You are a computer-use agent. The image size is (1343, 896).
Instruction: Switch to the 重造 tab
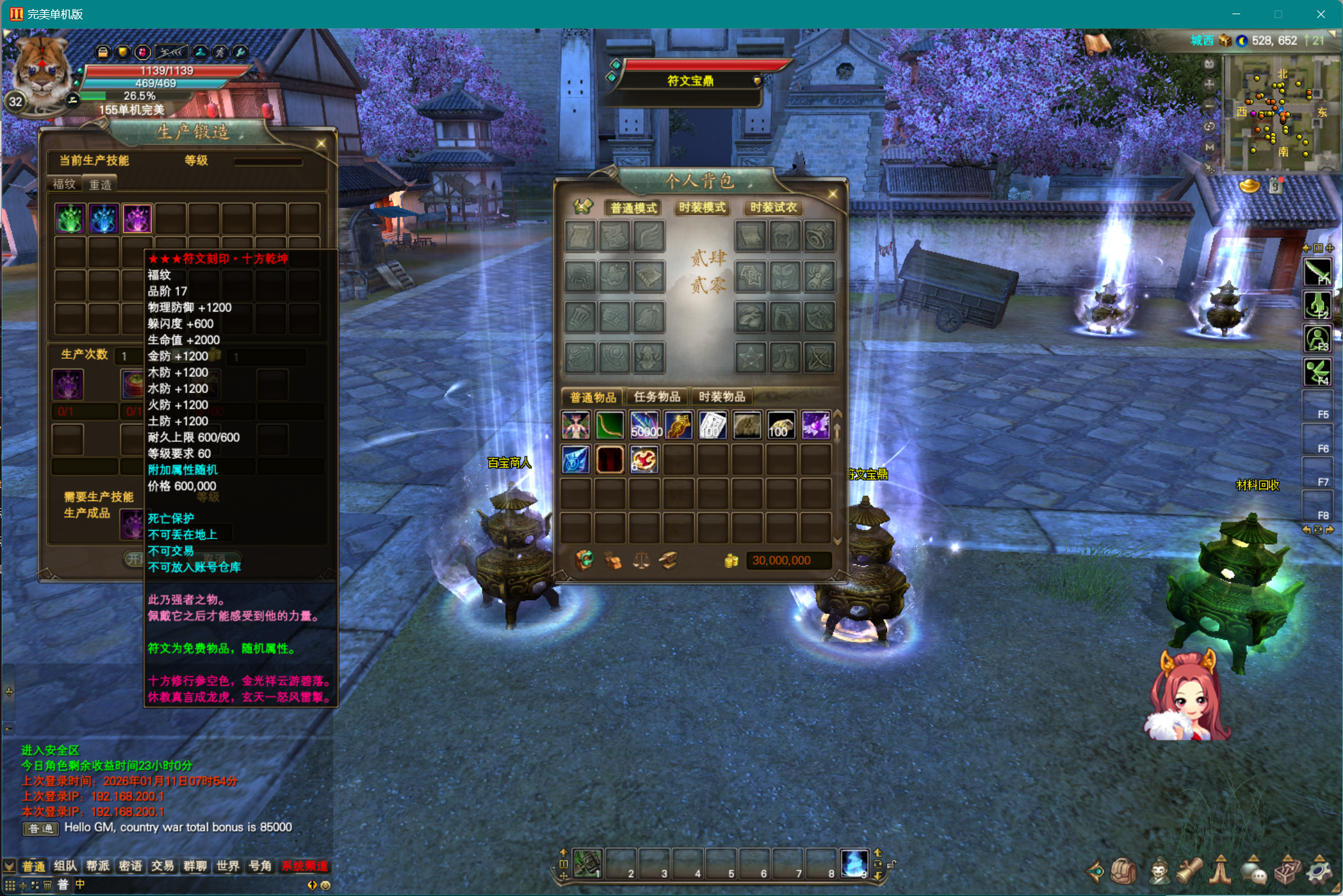click(x=100, y=184)
